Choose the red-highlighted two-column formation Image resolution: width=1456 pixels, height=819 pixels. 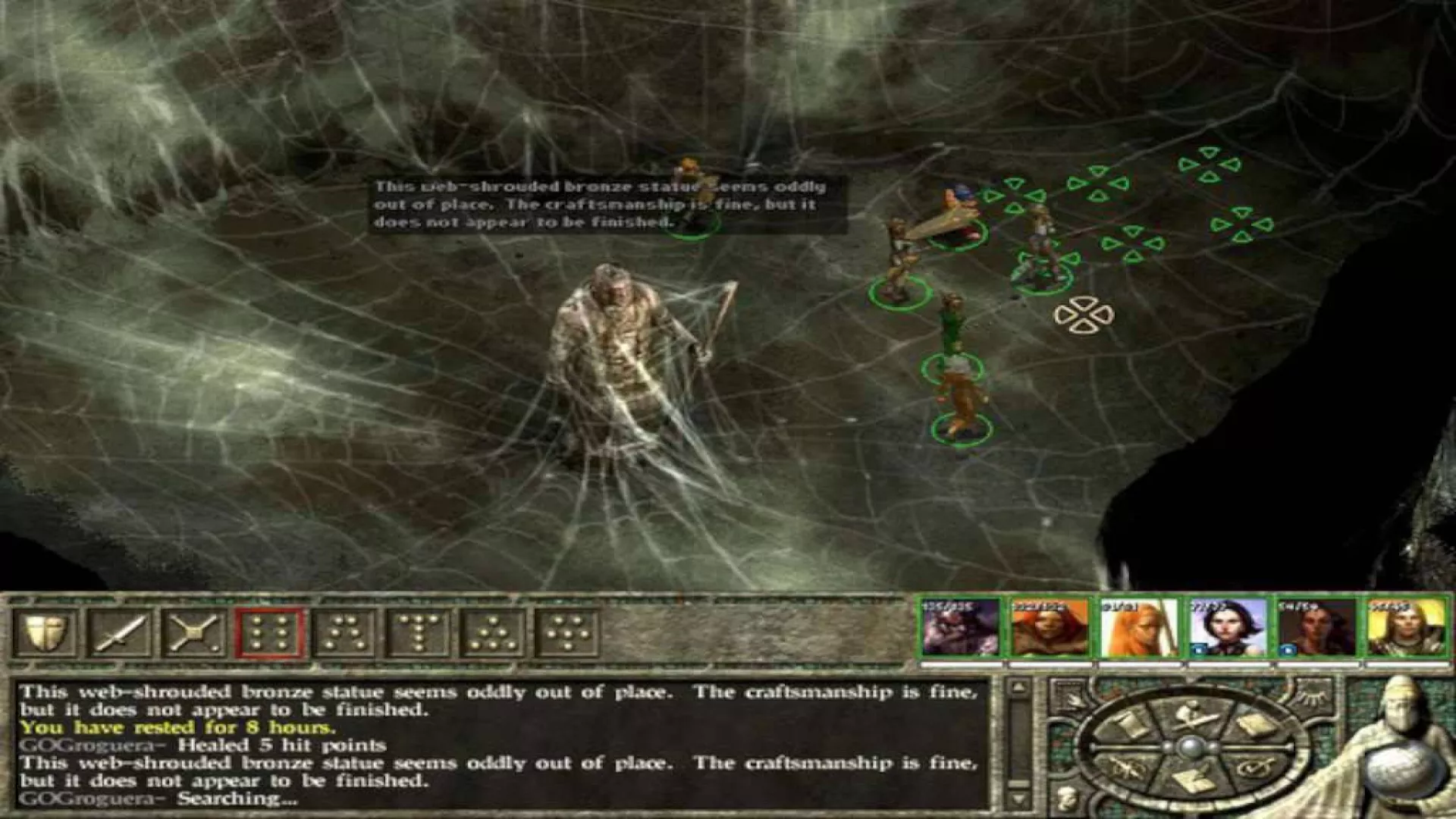pos(270,632)
